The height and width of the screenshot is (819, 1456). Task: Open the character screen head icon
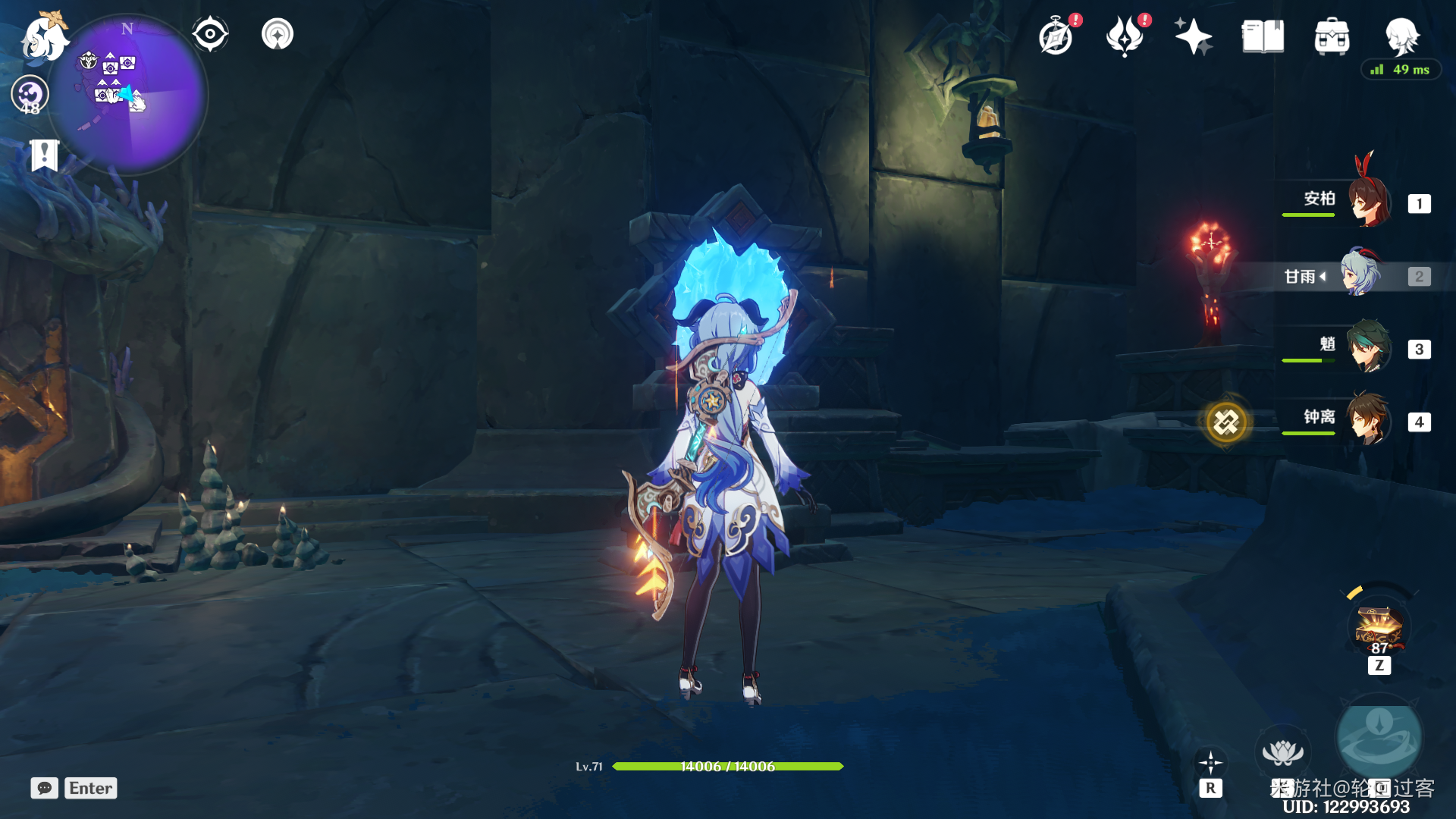click(x=1401, y=35)
